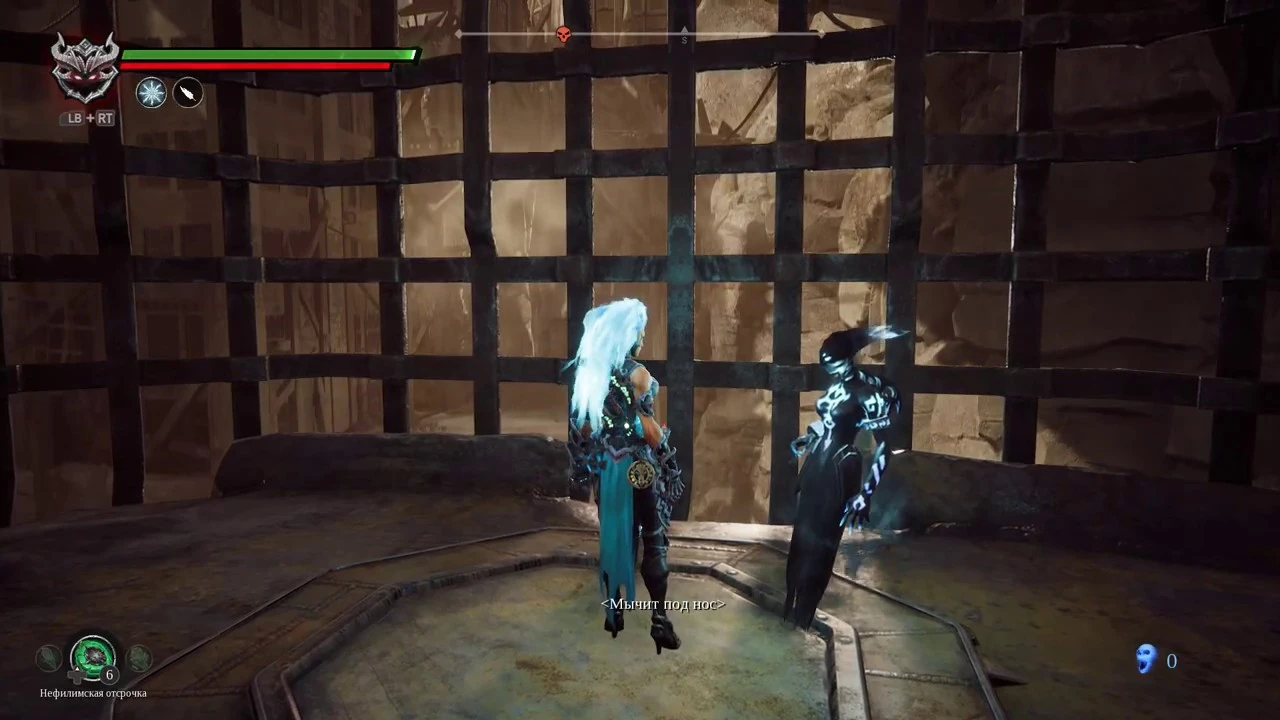The image size is (1280, 720).
Task: Click the consumable count badge showing 6
Action: [108, 674]
